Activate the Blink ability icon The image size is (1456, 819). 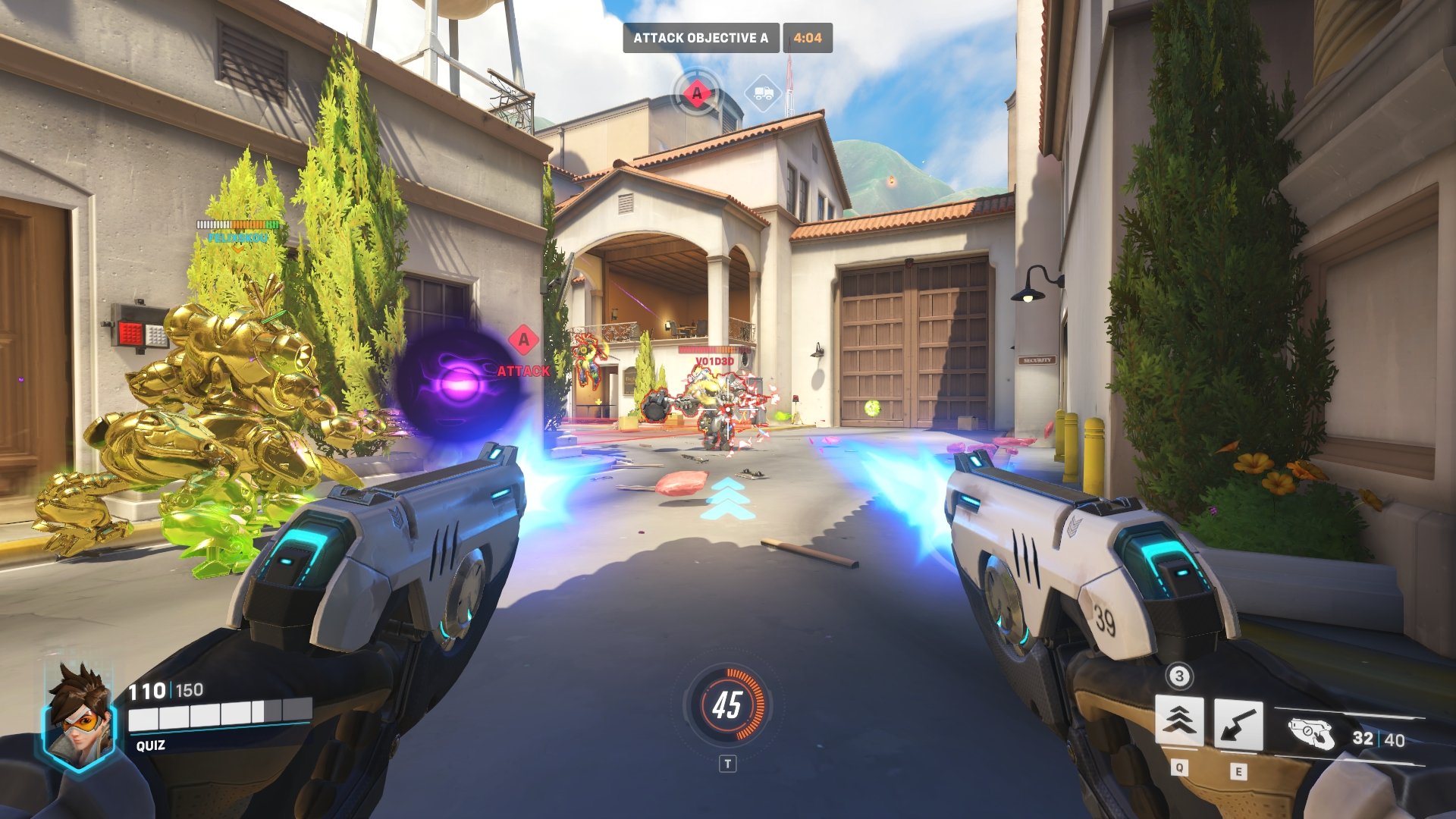(x=1178, y=720)
